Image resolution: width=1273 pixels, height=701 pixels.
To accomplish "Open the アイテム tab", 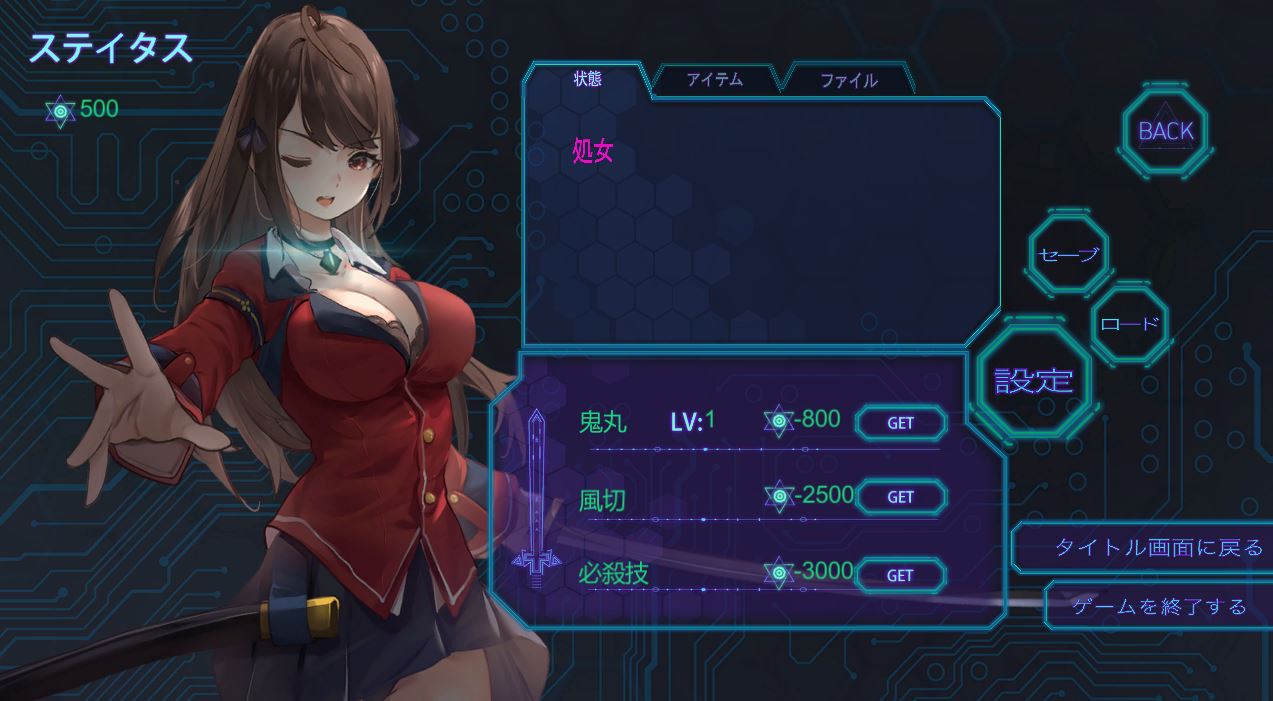I will point(715,80).
